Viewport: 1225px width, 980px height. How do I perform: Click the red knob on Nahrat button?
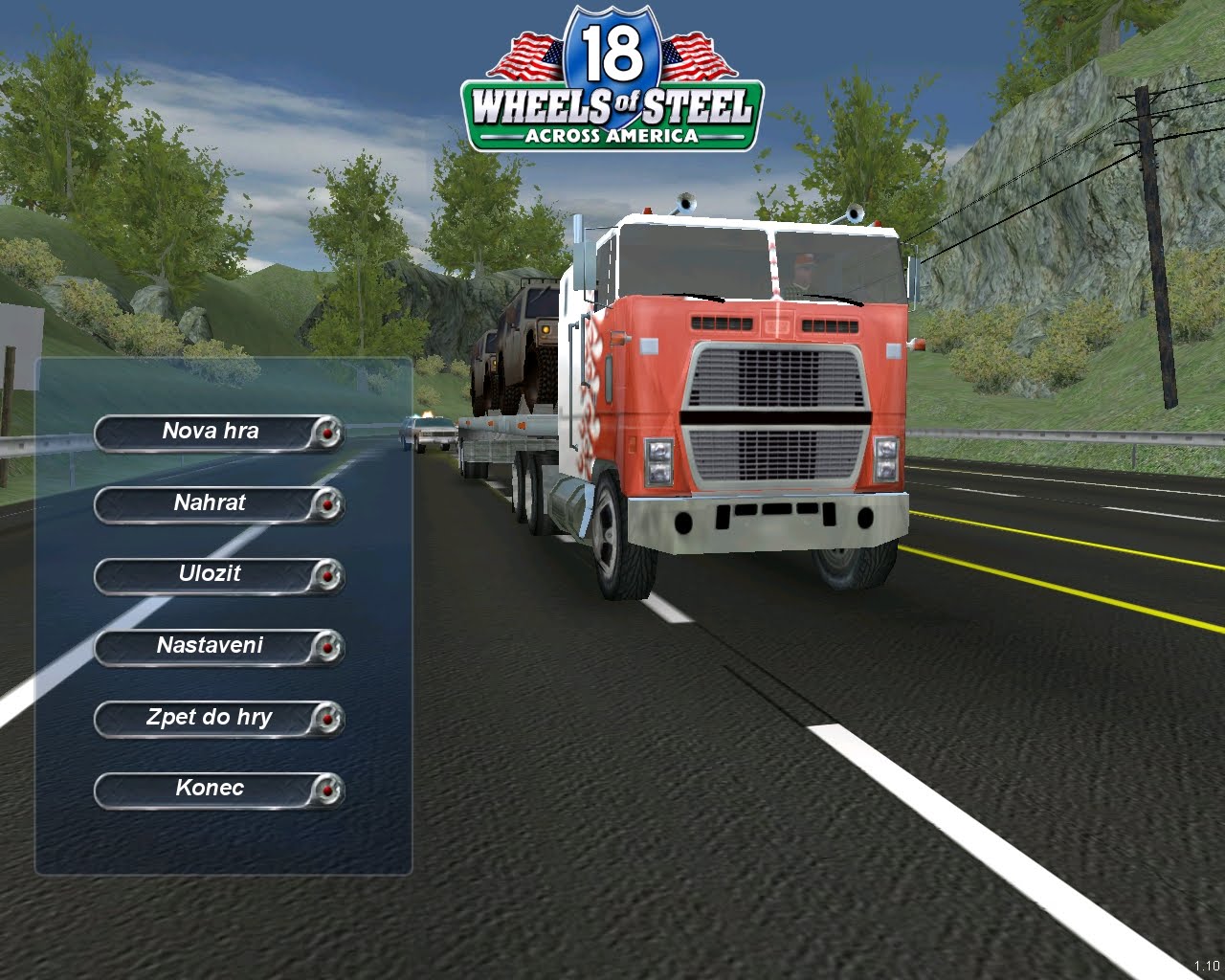point(327,504)
